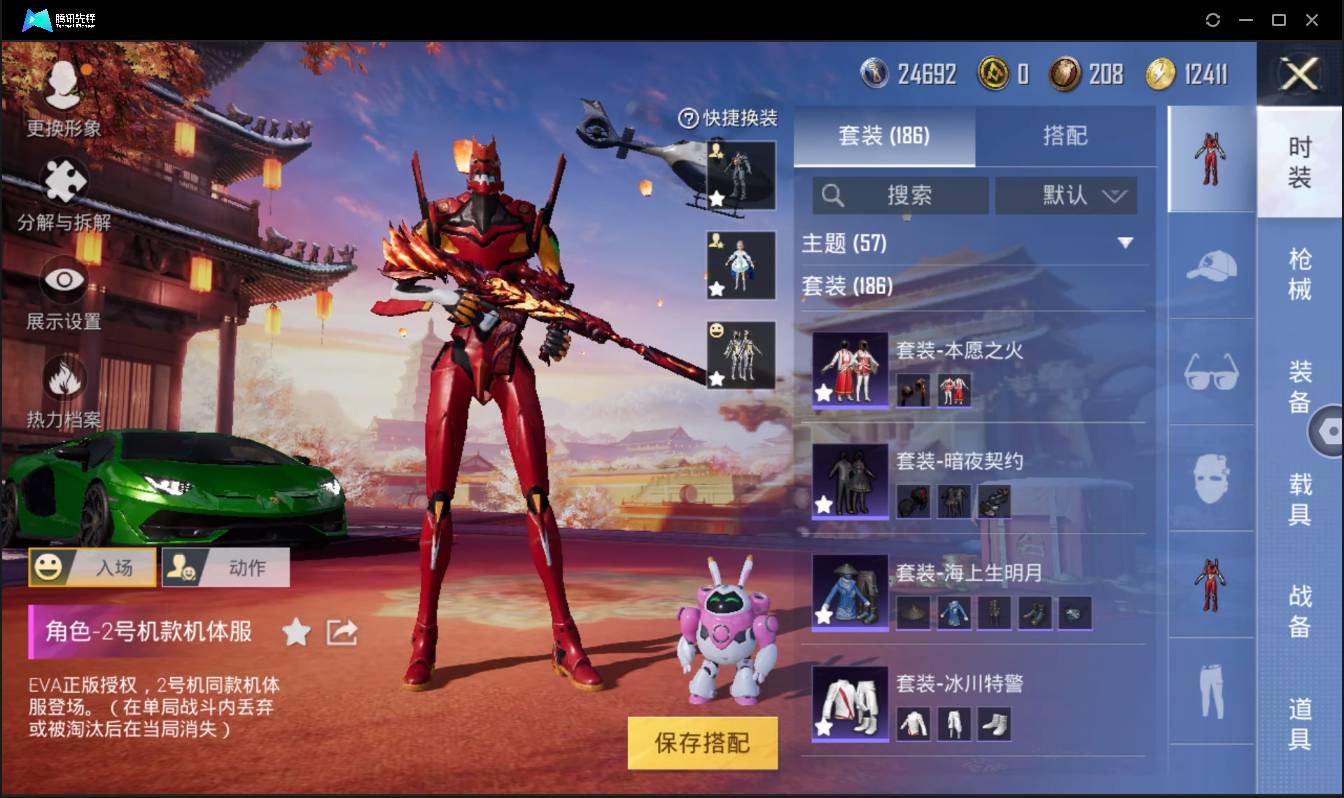
Task: Select the glasses category icon
Action: tap(1210, 372)
